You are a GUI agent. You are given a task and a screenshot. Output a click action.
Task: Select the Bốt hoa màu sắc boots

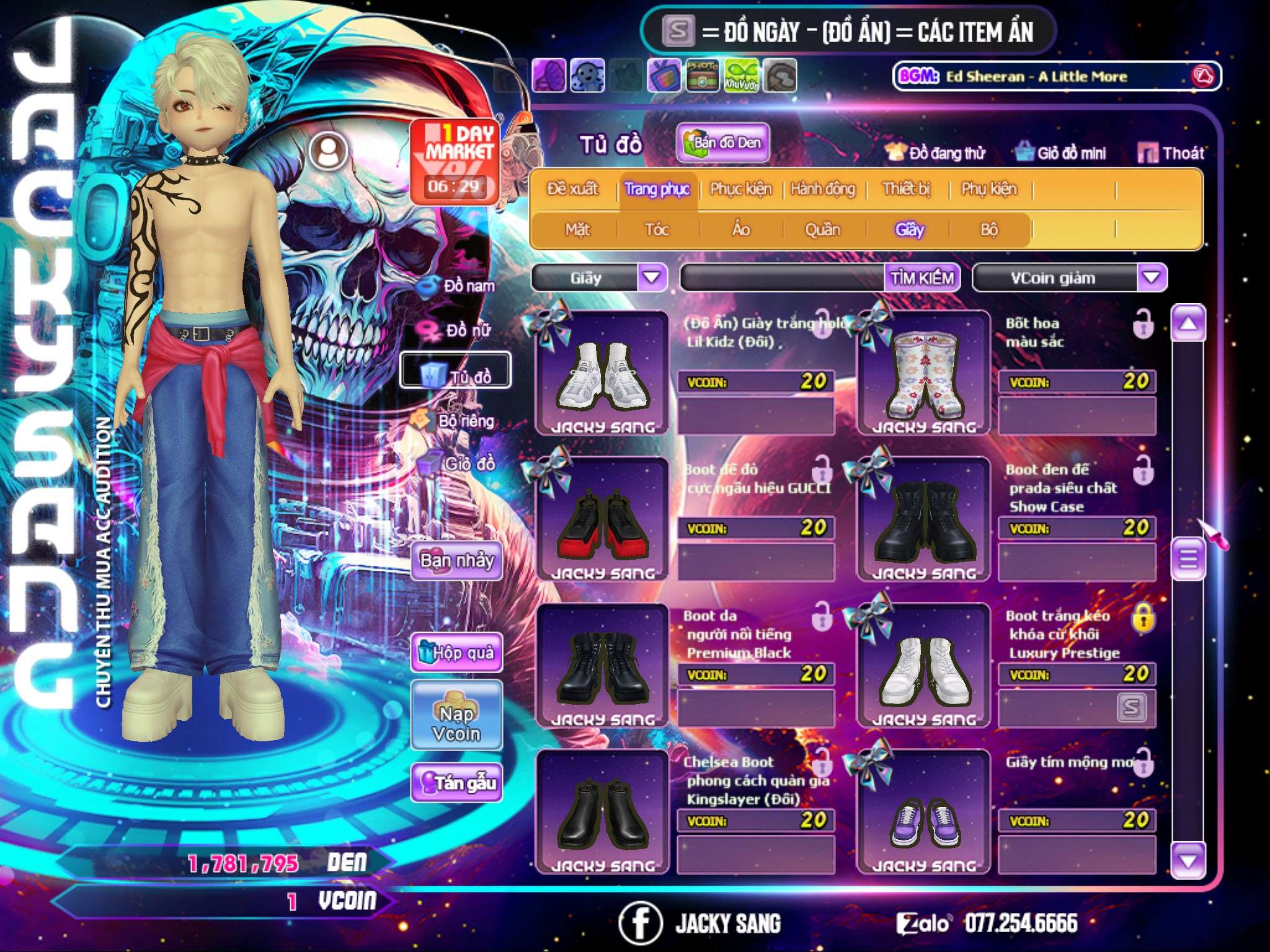point(923,373)
